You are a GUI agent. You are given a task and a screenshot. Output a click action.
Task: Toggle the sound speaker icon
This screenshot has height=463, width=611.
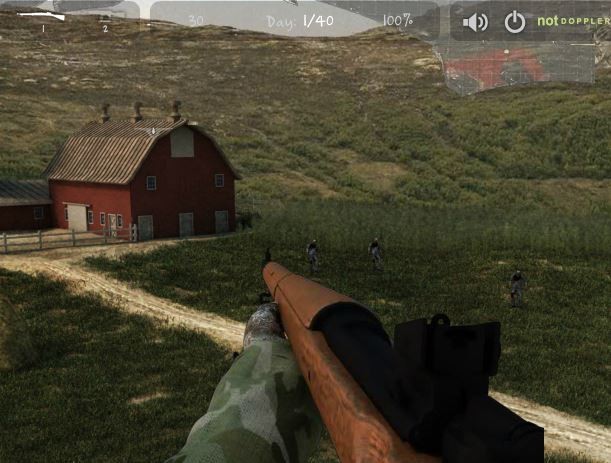click(x=475, y=22)
